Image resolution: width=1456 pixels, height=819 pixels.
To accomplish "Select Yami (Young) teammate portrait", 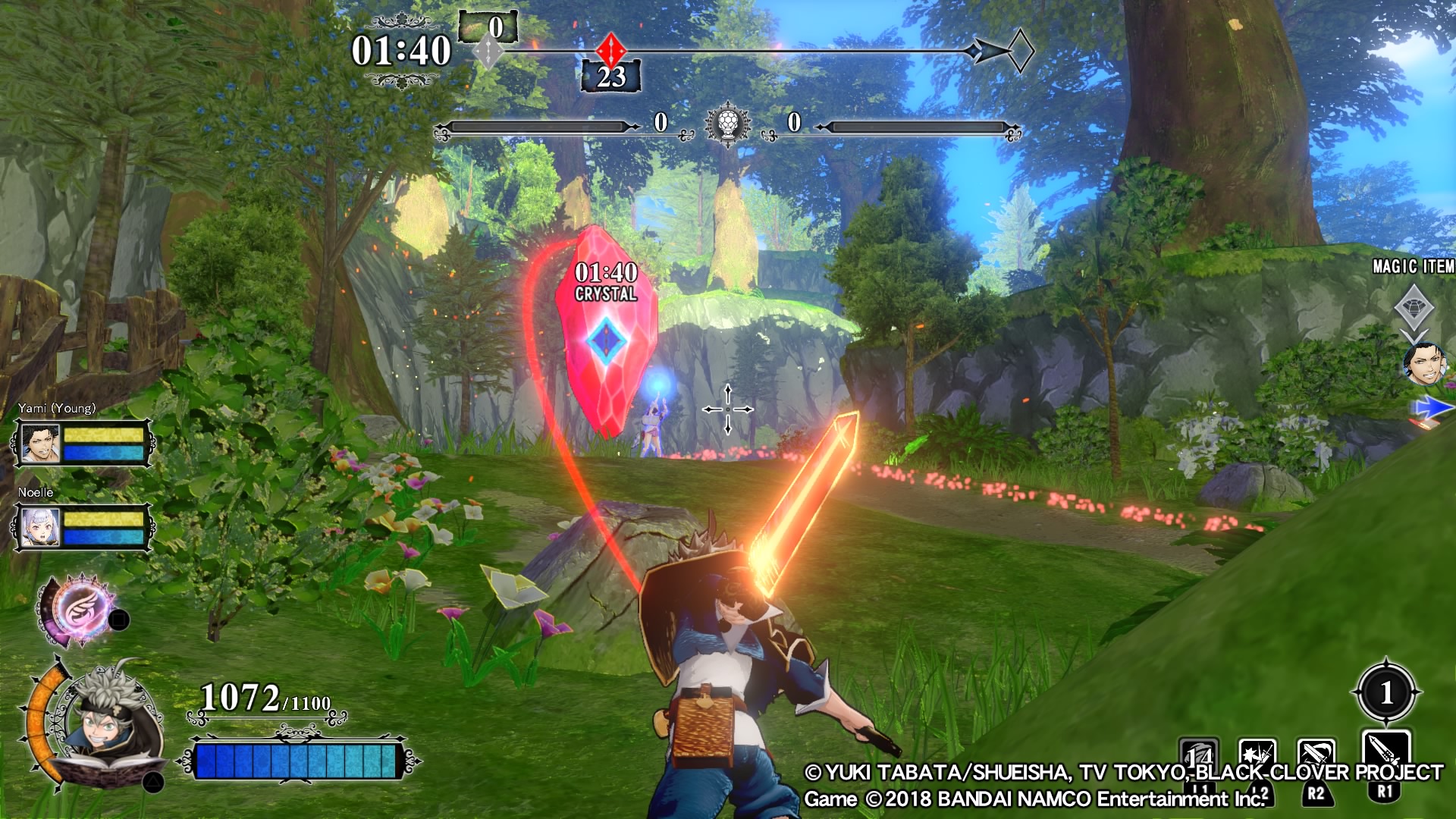I will click(40, 444).
